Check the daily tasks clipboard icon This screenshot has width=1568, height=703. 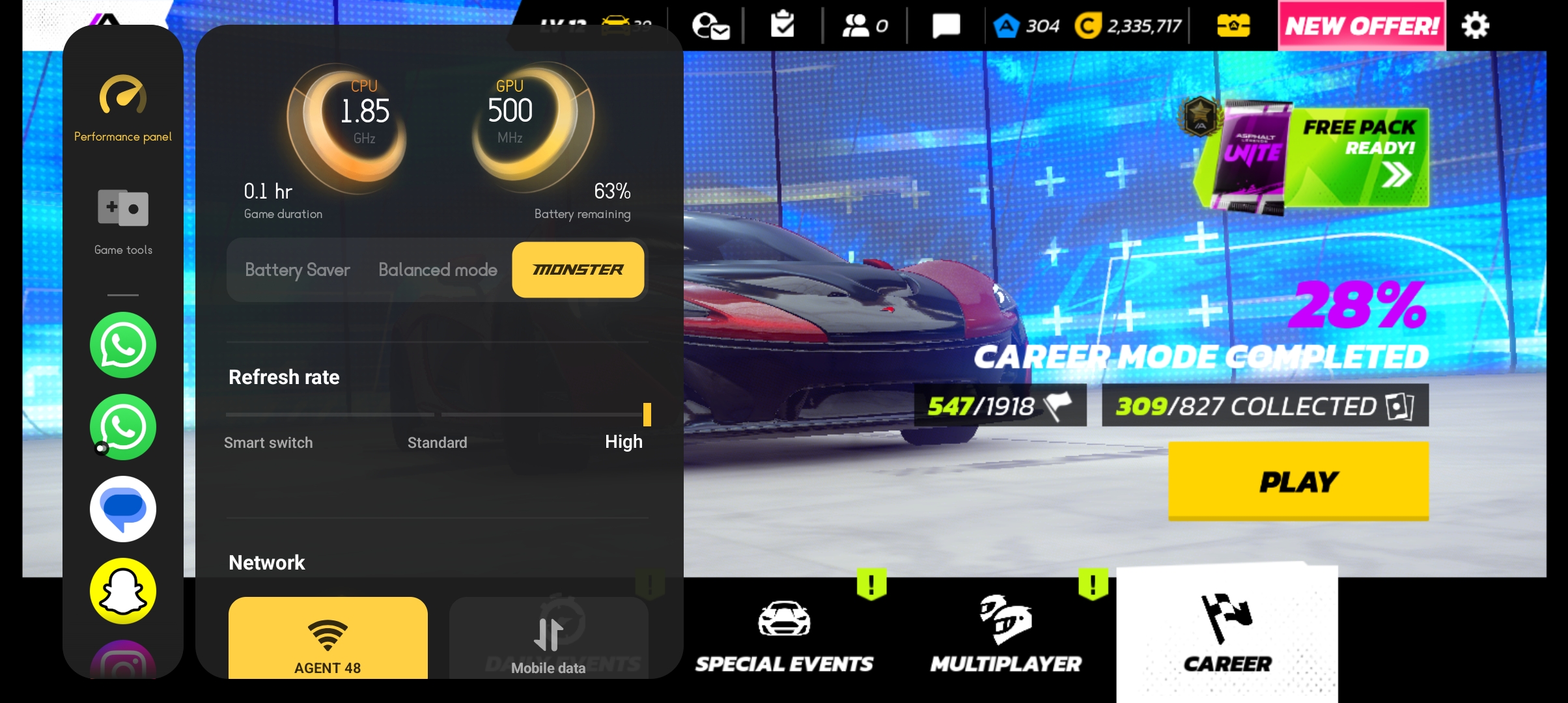782,26
